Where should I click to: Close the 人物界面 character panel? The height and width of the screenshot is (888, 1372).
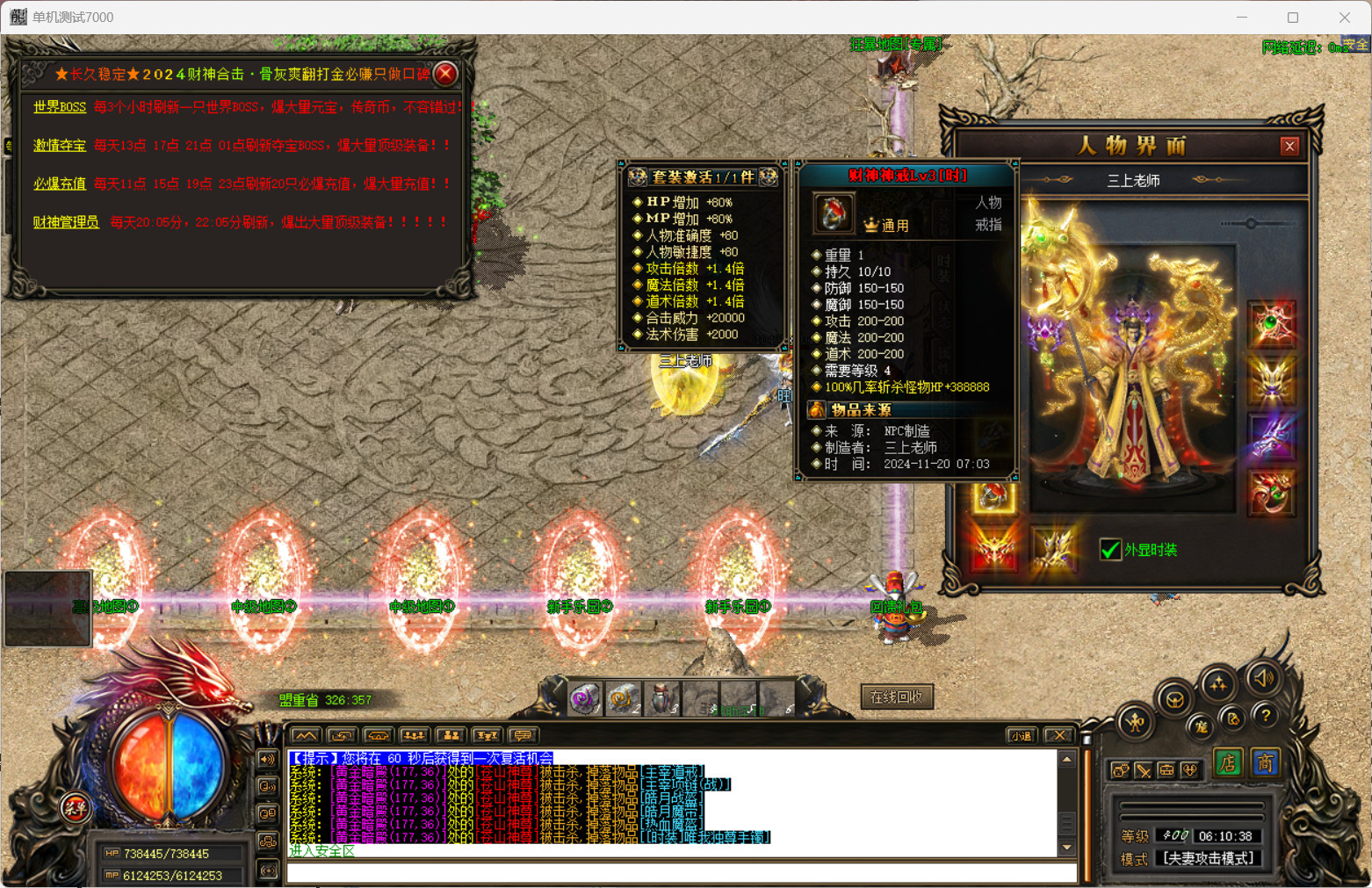pyautogui.click(x=1289, y=146)
